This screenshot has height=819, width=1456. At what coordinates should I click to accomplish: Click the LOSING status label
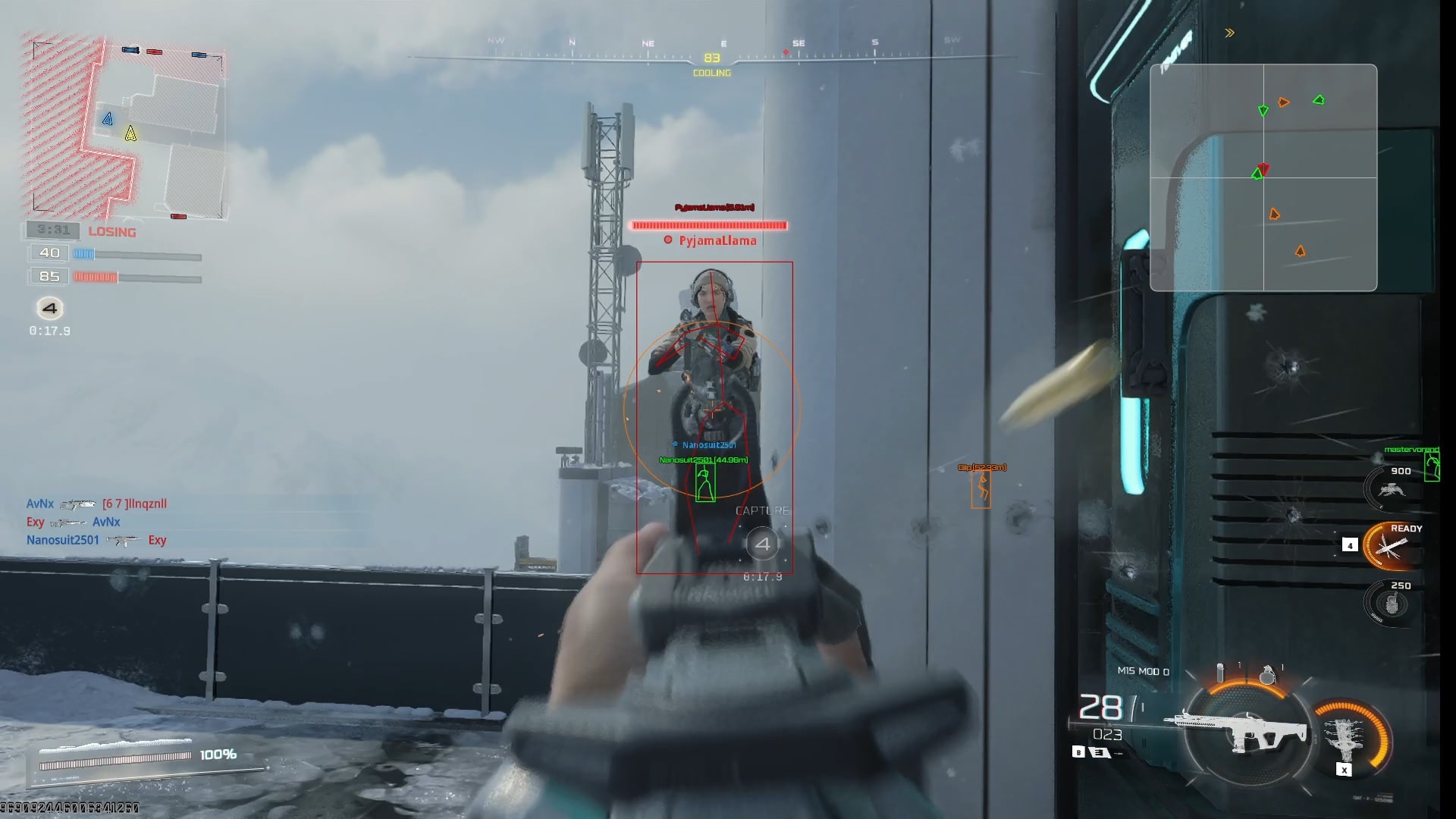coord(111,232)
